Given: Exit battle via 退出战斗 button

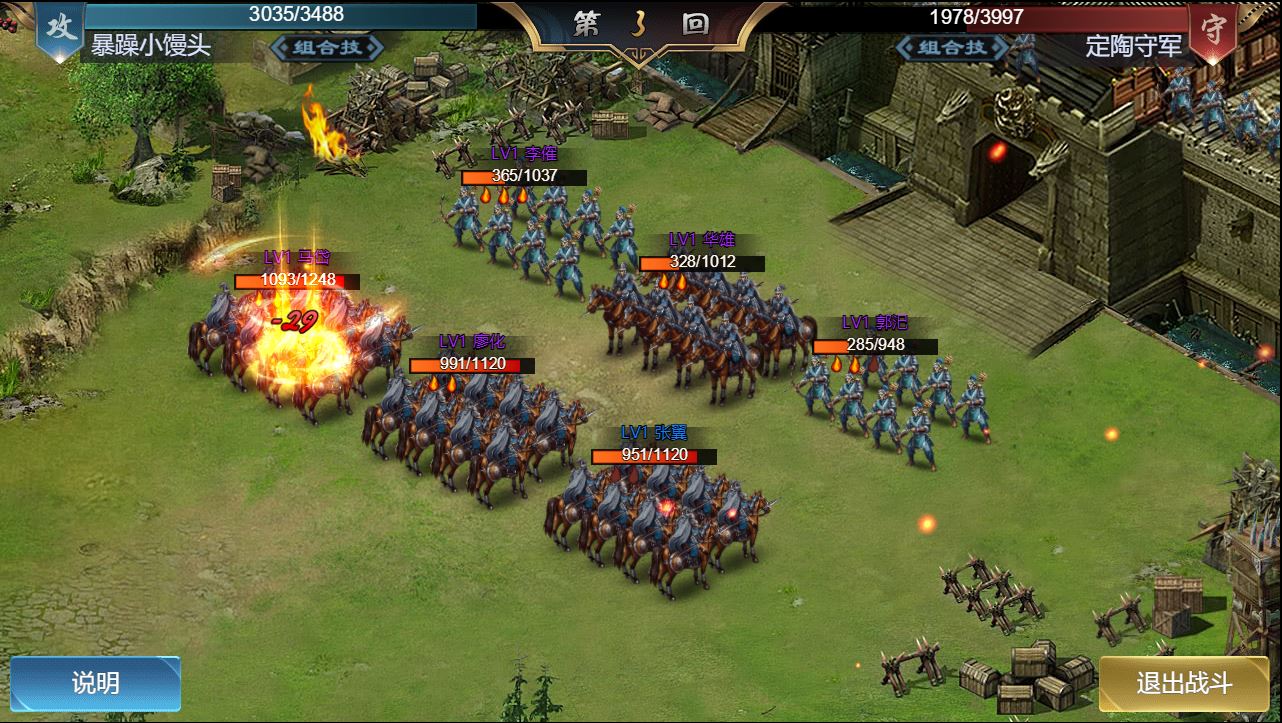Looking at the screenshot, I should pos(1184,683).
